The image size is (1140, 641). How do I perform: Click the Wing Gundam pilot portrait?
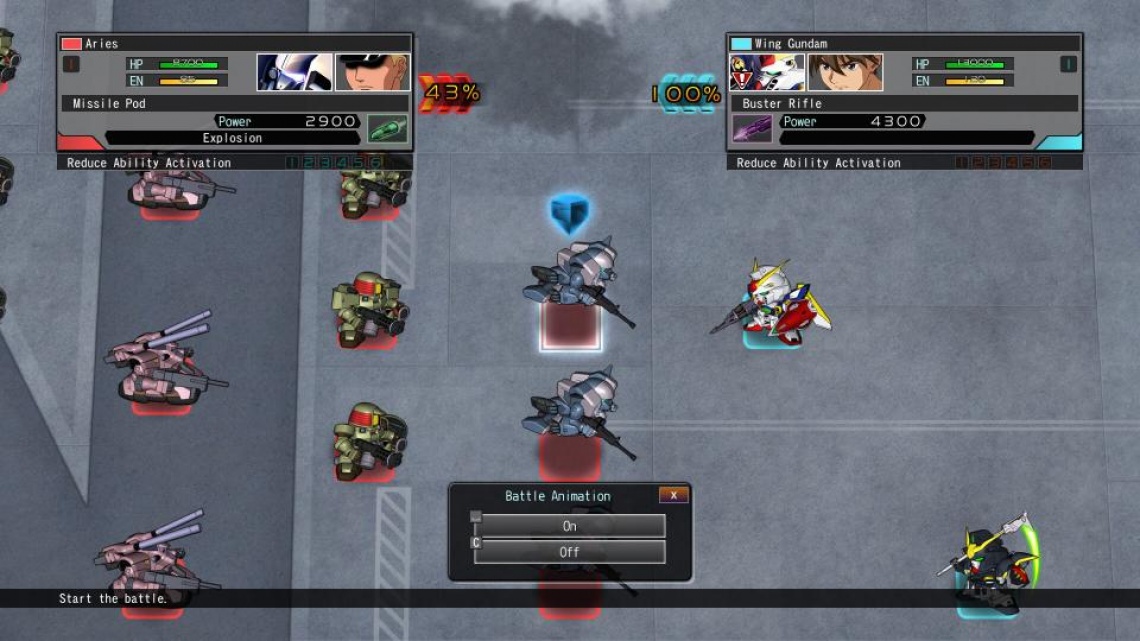845,72
